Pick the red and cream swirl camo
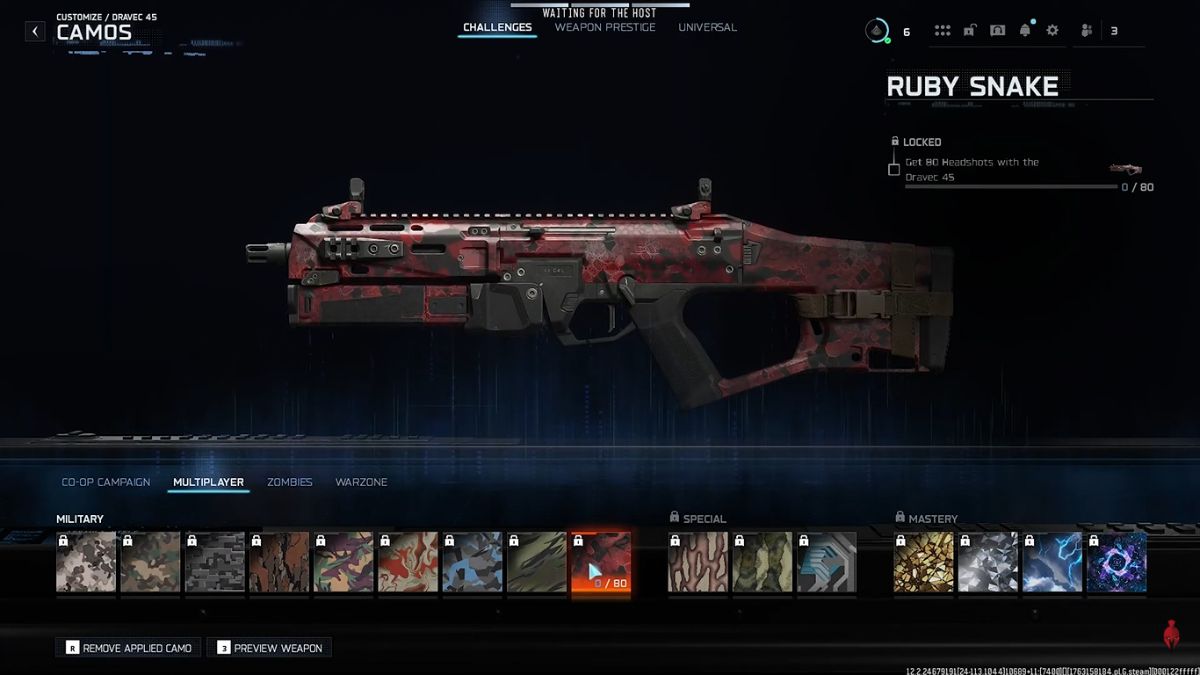Image resolution: width=1200 pixels, height=675 pixels. [407, 563]
